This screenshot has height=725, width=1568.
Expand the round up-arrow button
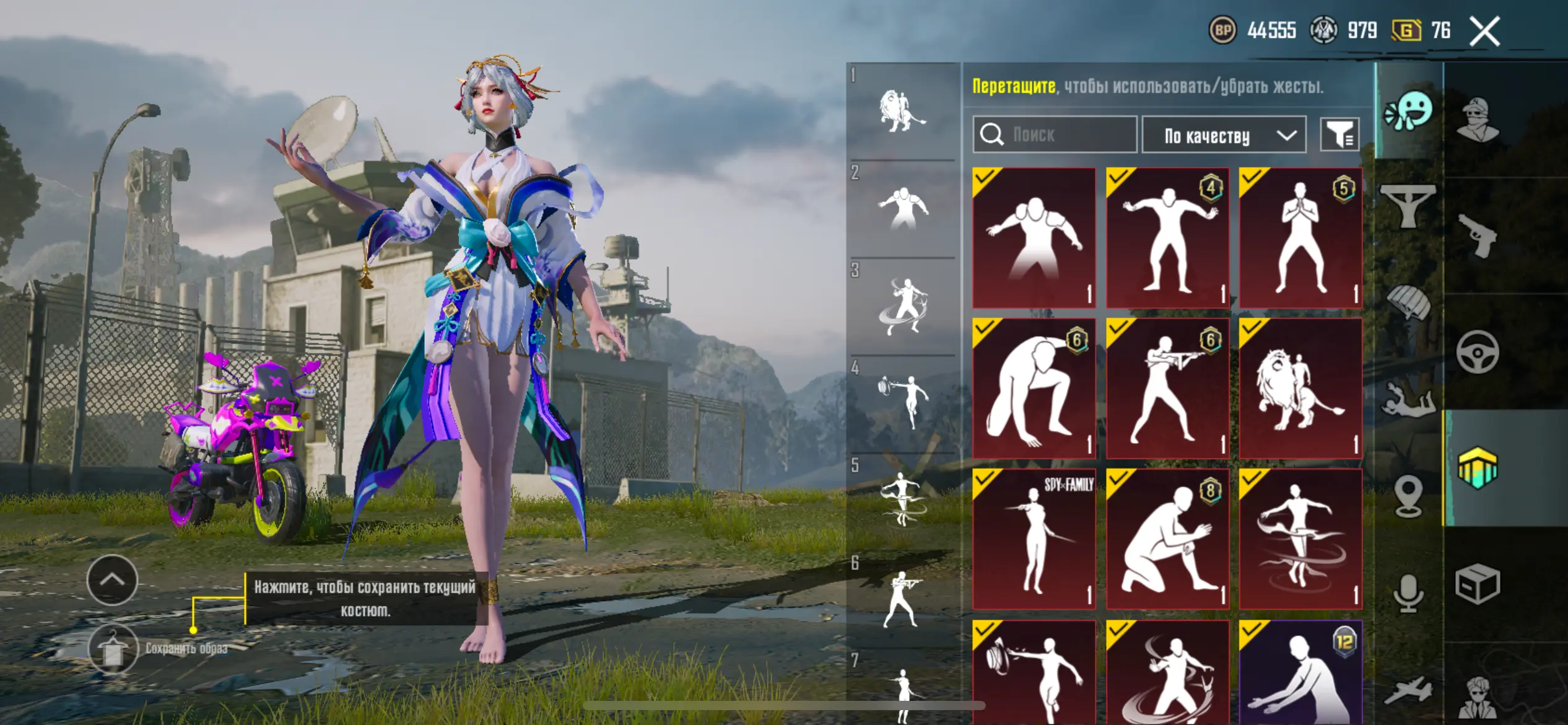[112, 580]
